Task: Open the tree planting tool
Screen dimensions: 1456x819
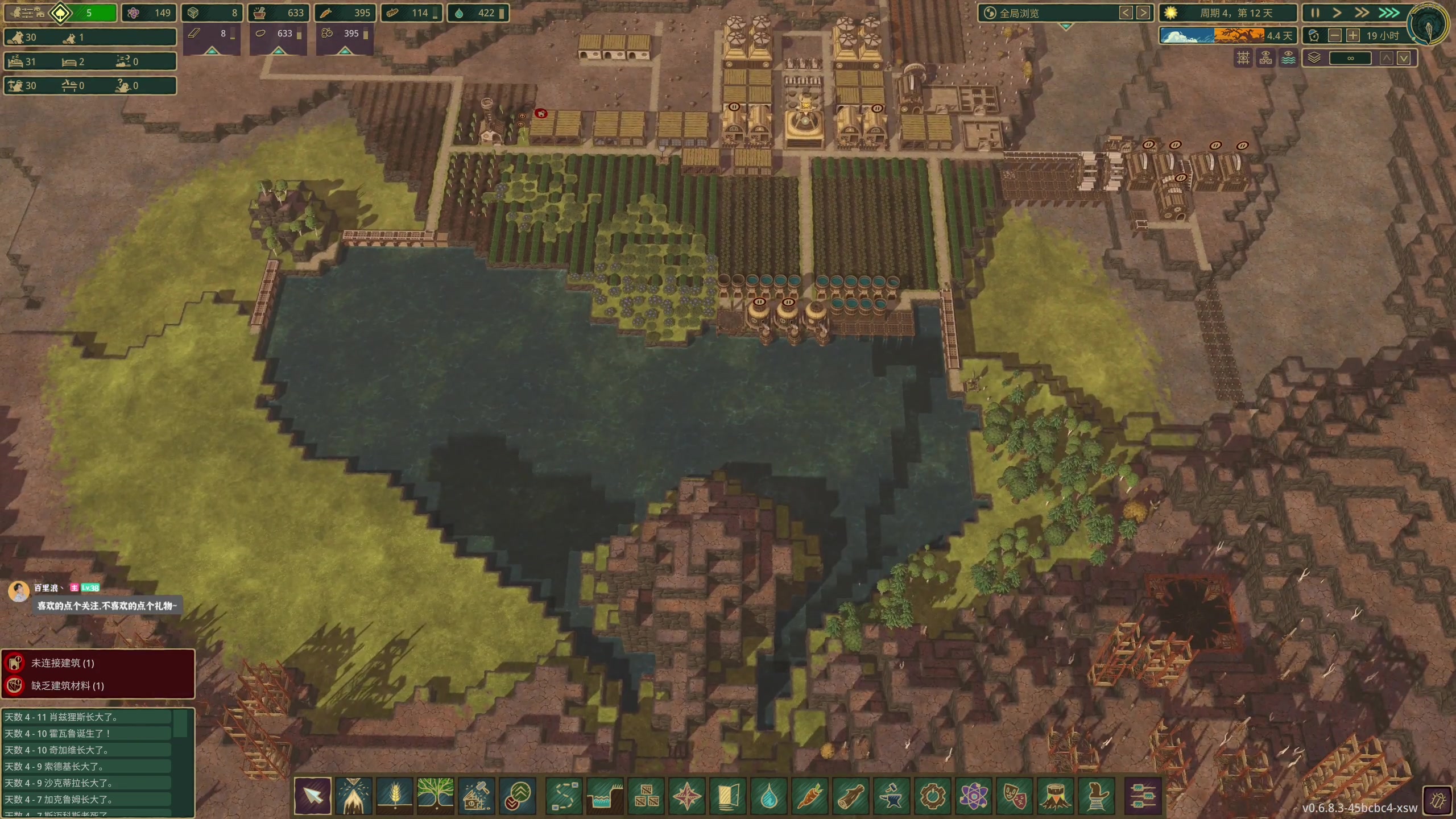Action: 436,796
